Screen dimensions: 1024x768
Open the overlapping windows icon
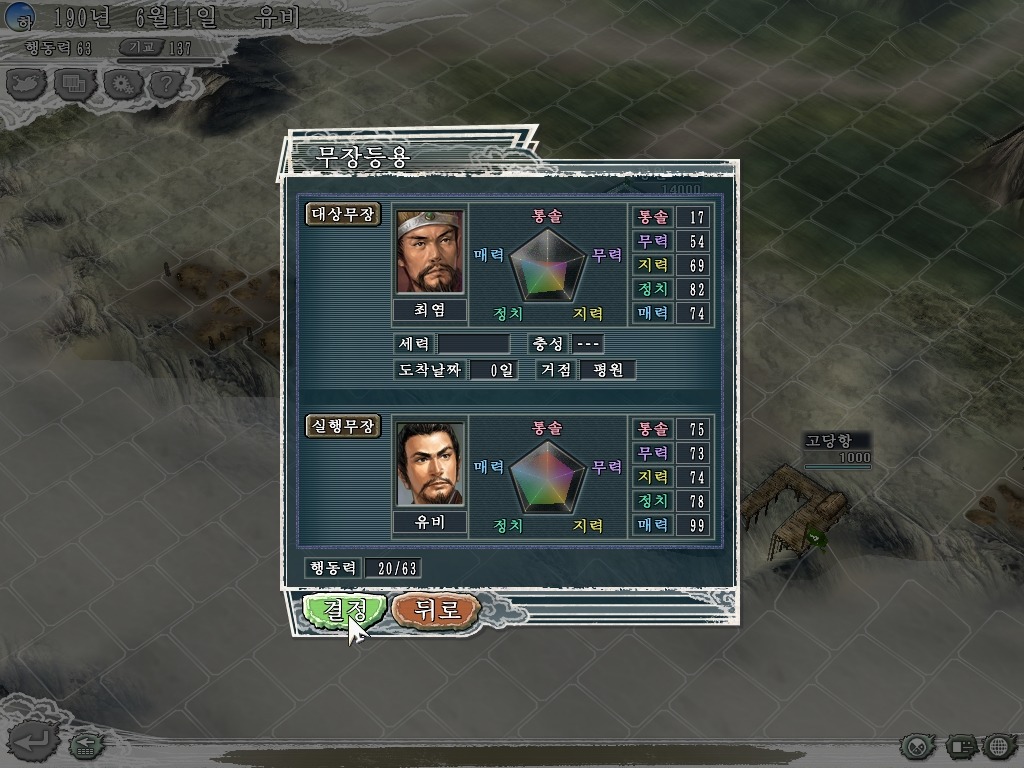tap(74, 84)
